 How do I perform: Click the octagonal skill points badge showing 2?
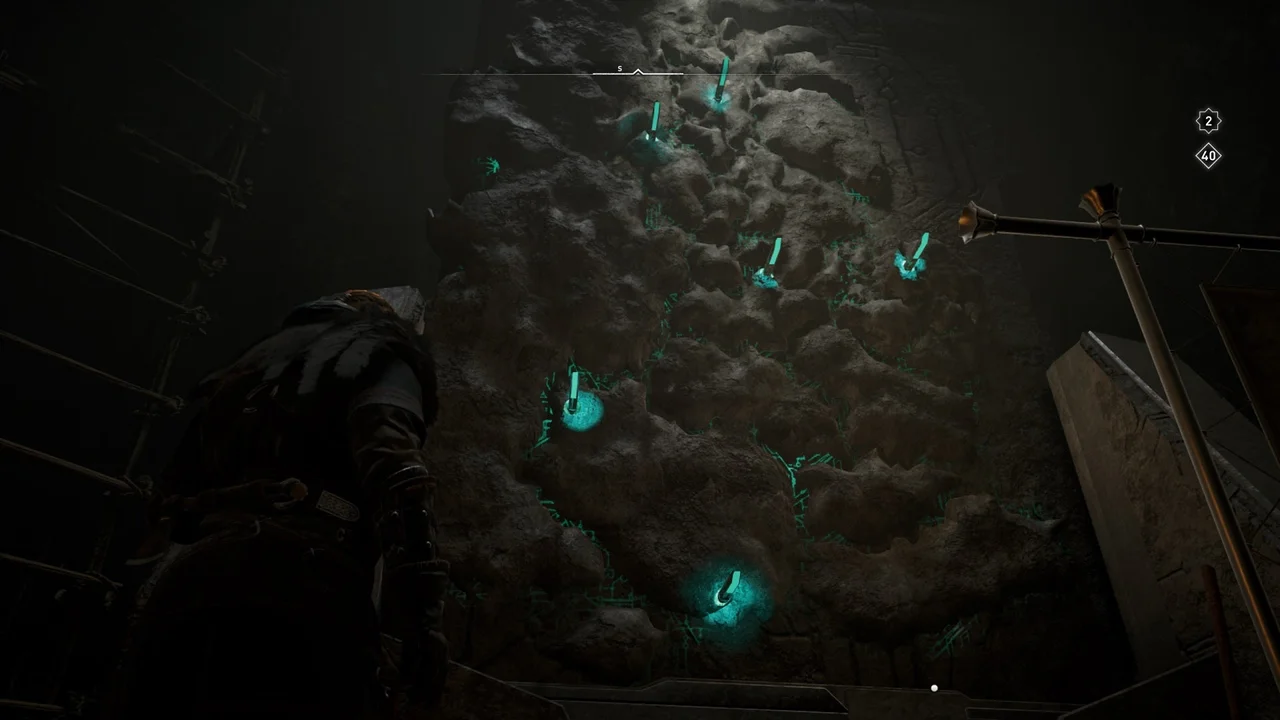(1209, 121)
